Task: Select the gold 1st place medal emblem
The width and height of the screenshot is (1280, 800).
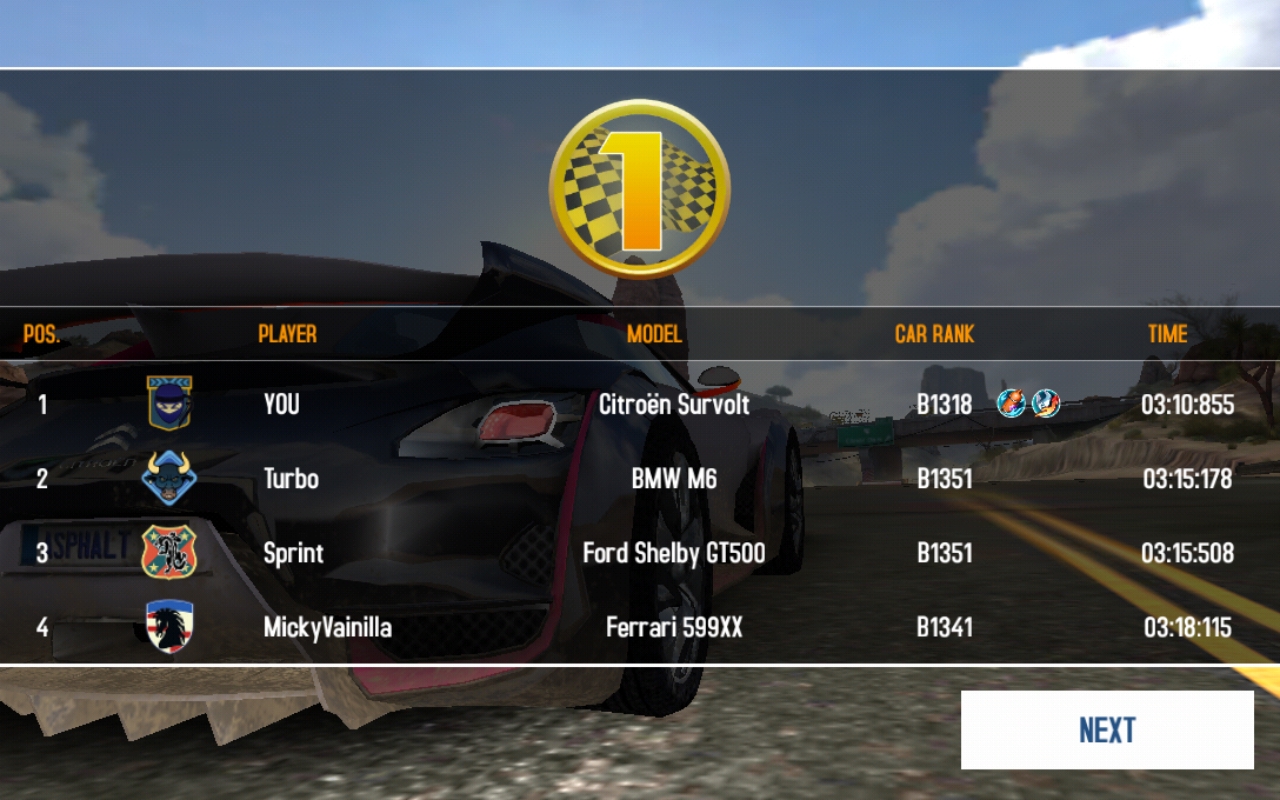Action: (638, 185)
